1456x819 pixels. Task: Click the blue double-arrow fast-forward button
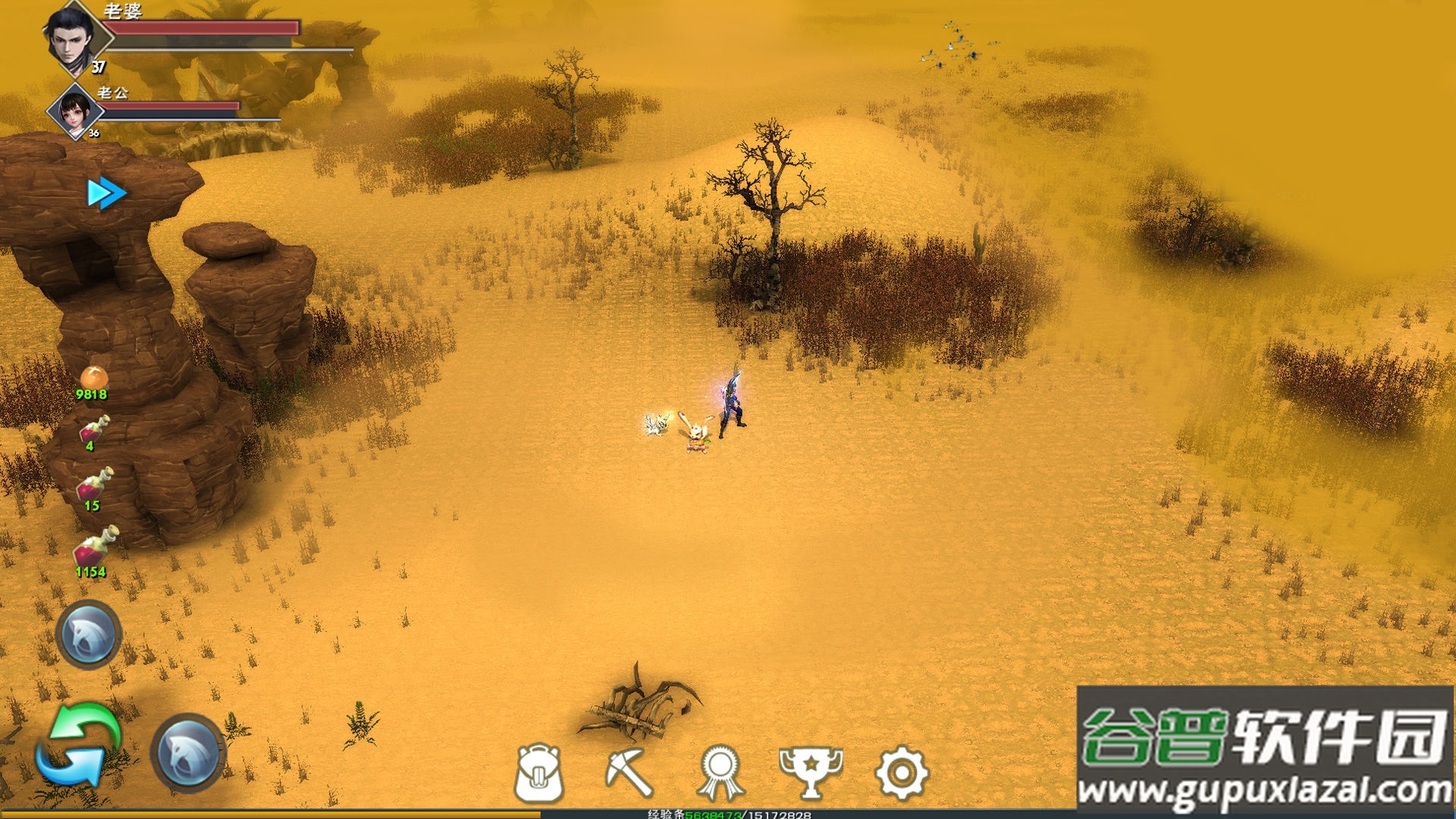105,193
